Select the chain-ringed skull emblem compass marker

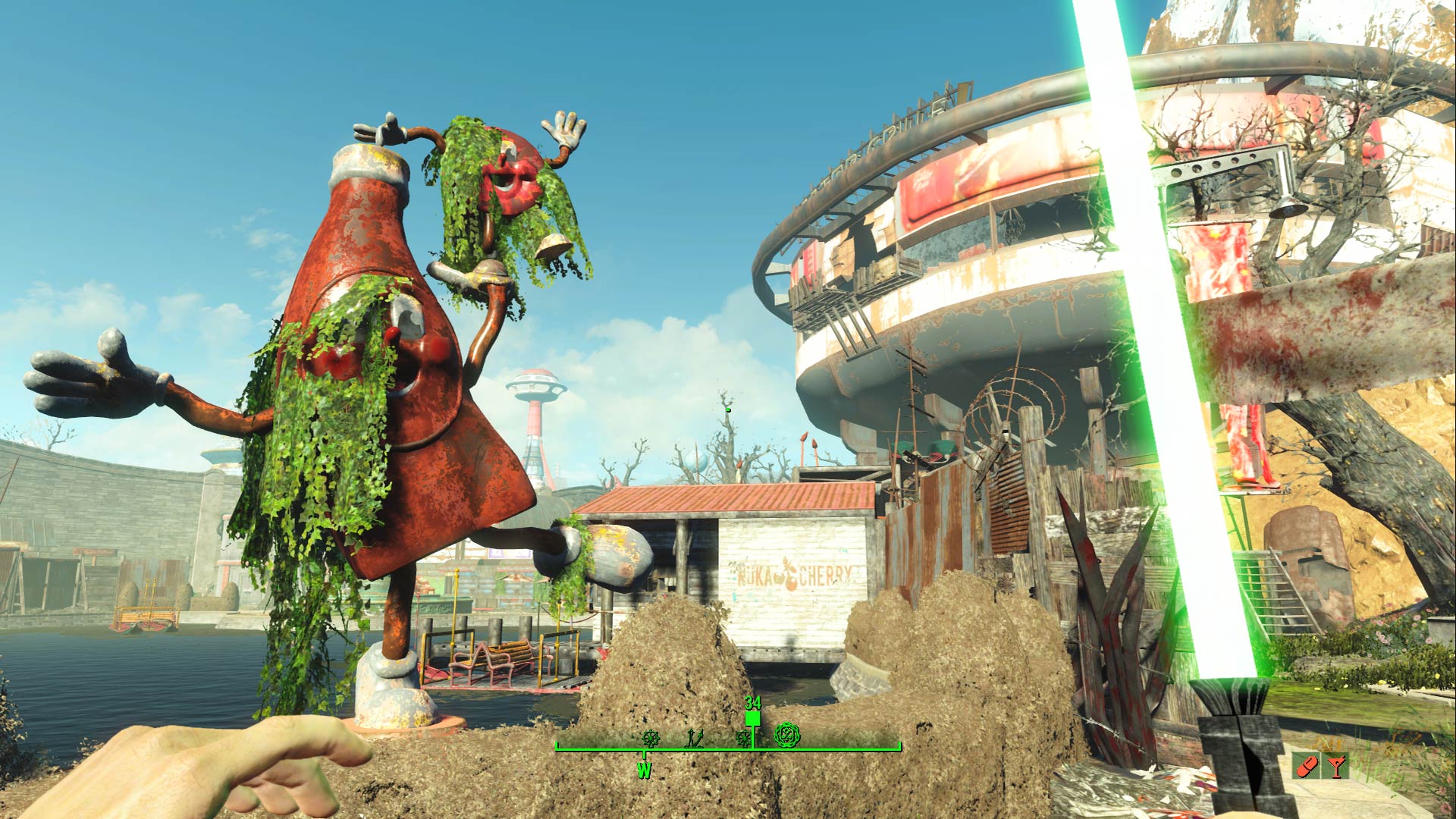(x=788, y=734)
